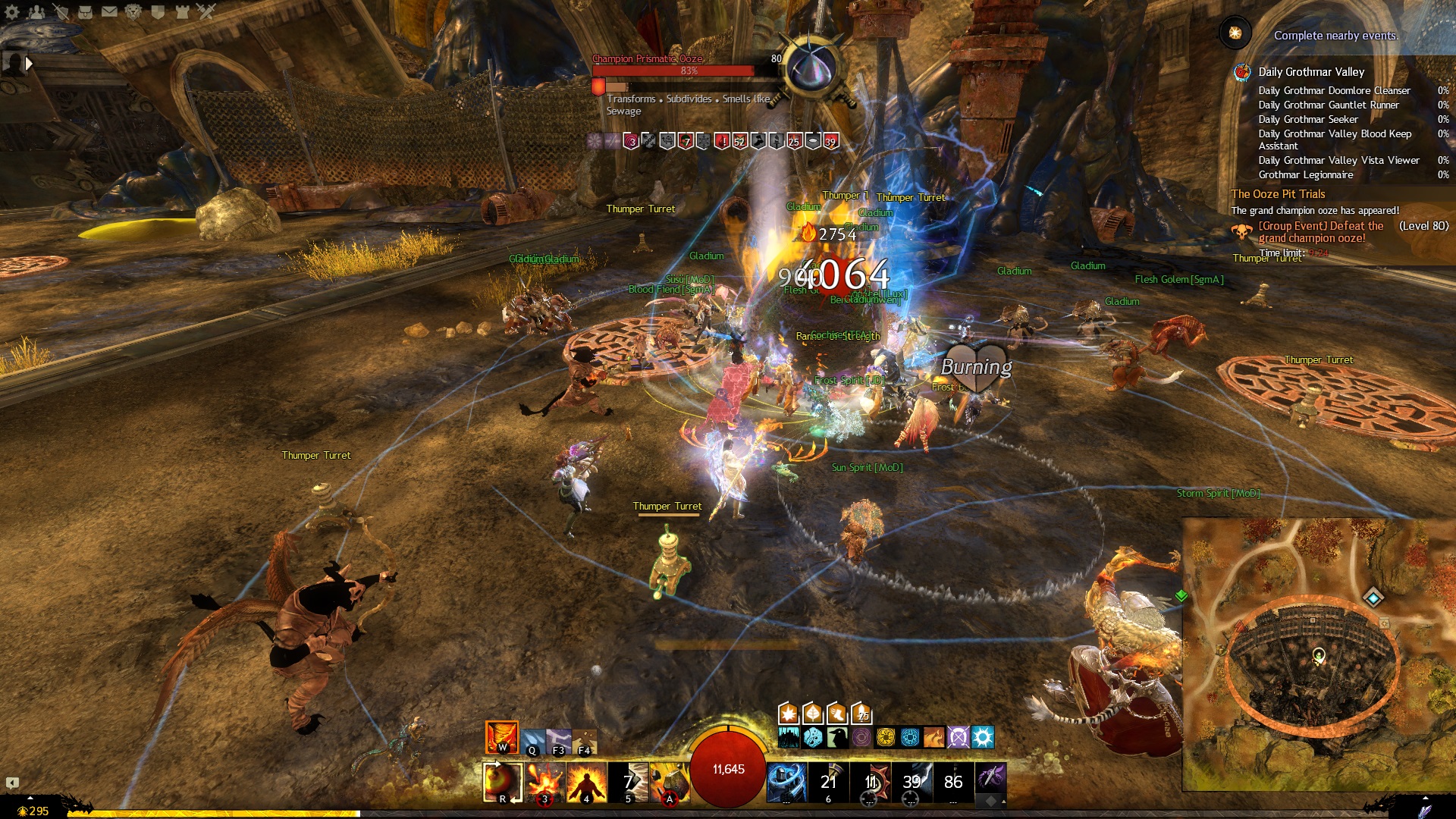This screenshot has height=819, width=1456.
Task: Open the hero panel sword-and-shield icon
Action: click(61, 11)
